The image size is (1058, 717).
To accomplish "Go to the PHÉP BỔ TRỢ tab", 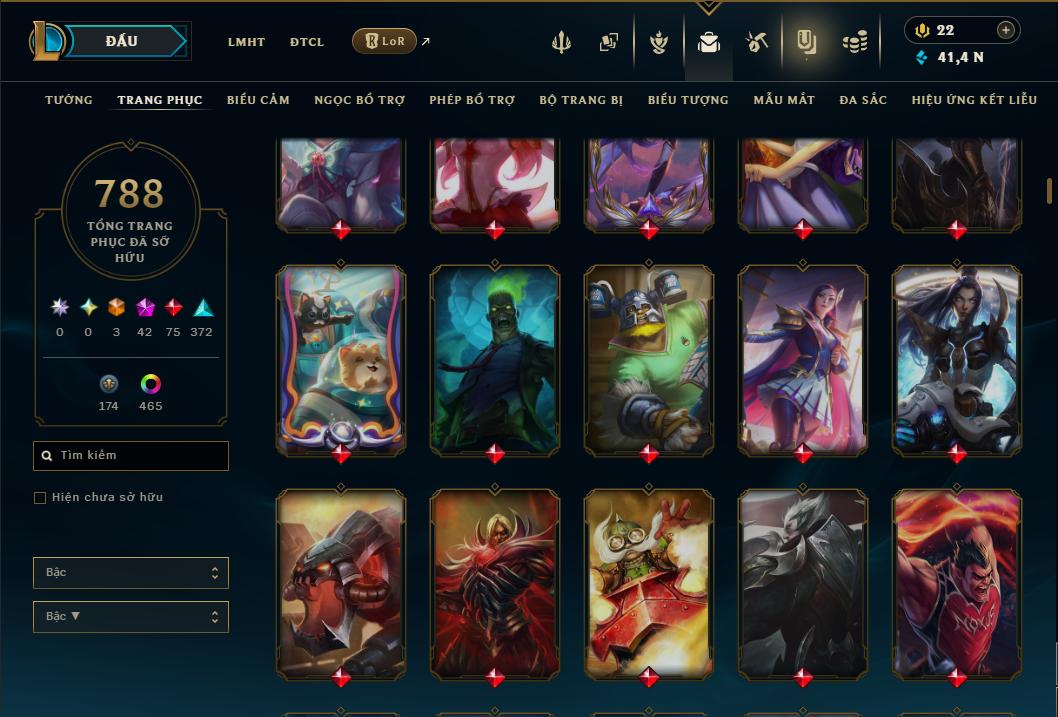I will point(472,100).
